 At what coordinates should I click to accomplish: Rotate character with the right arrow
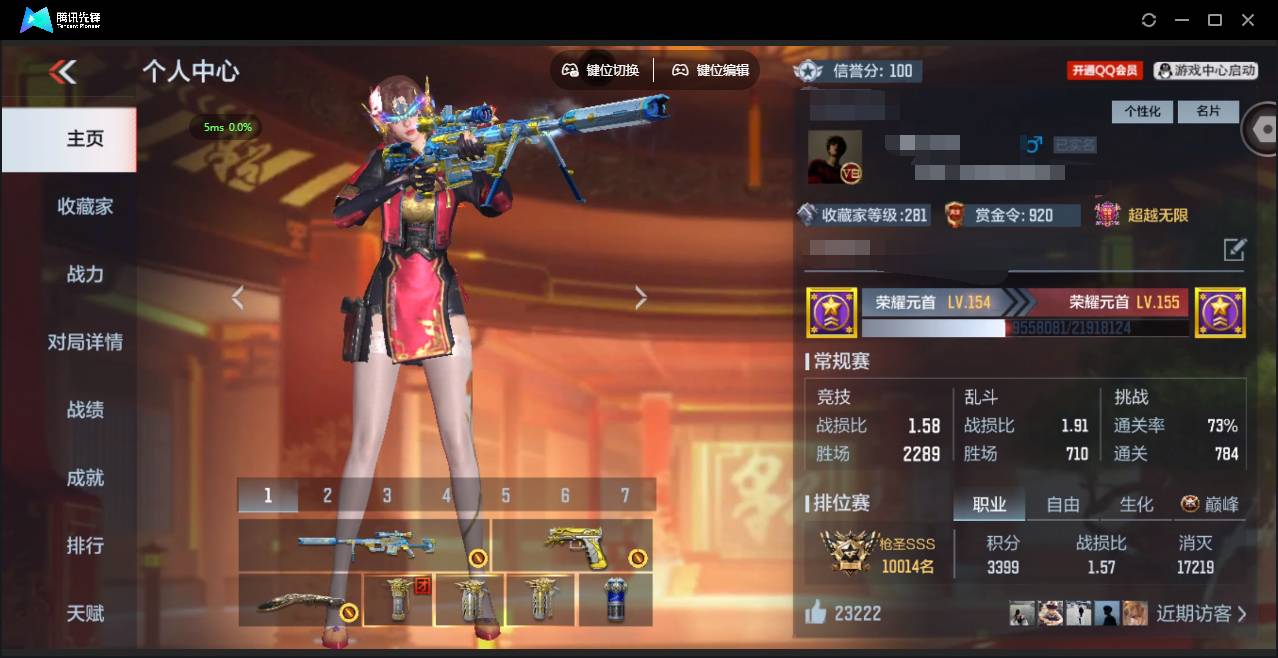641,298
